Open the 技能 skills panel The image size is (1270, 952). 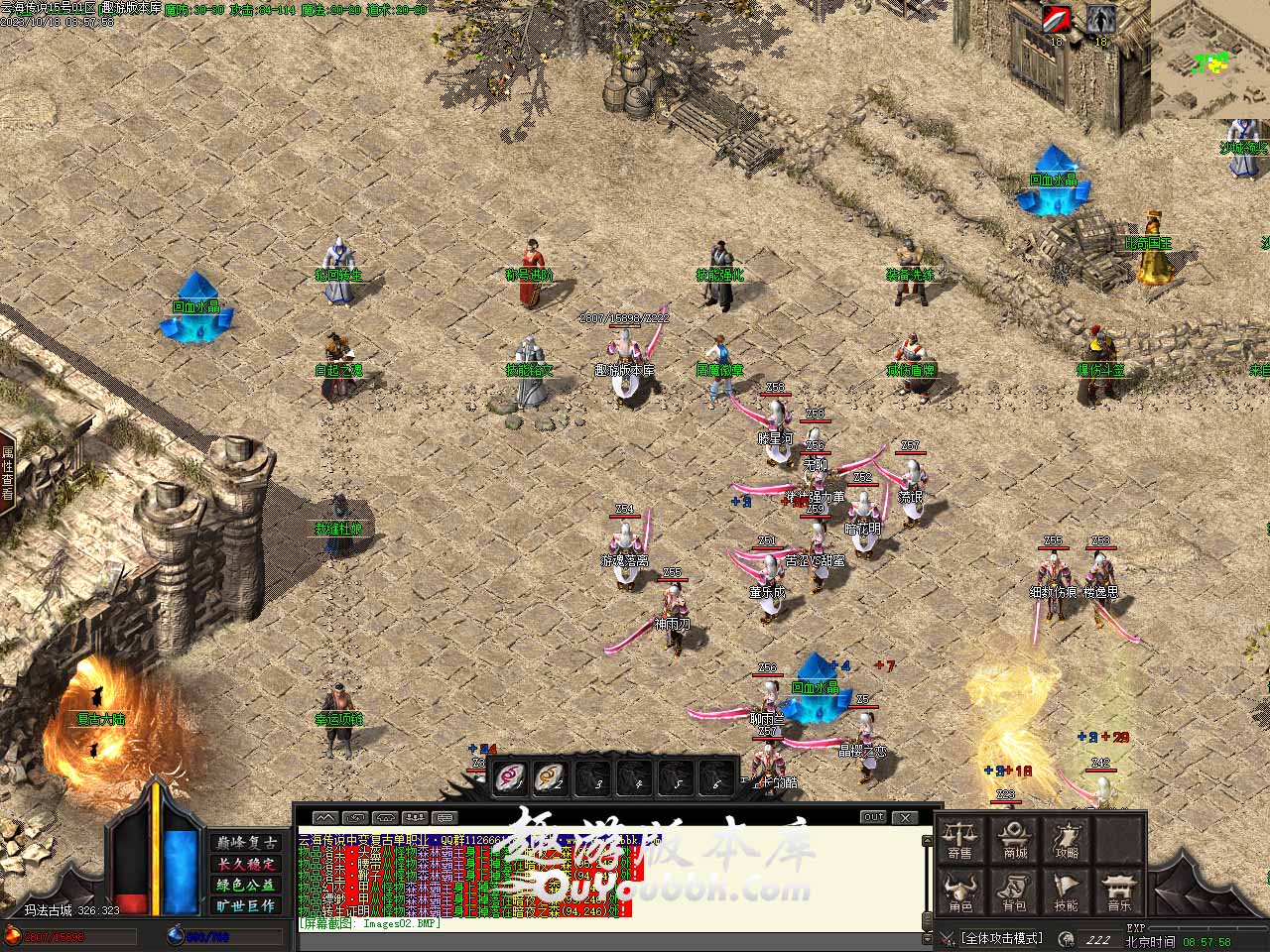tap(1068, 892)
